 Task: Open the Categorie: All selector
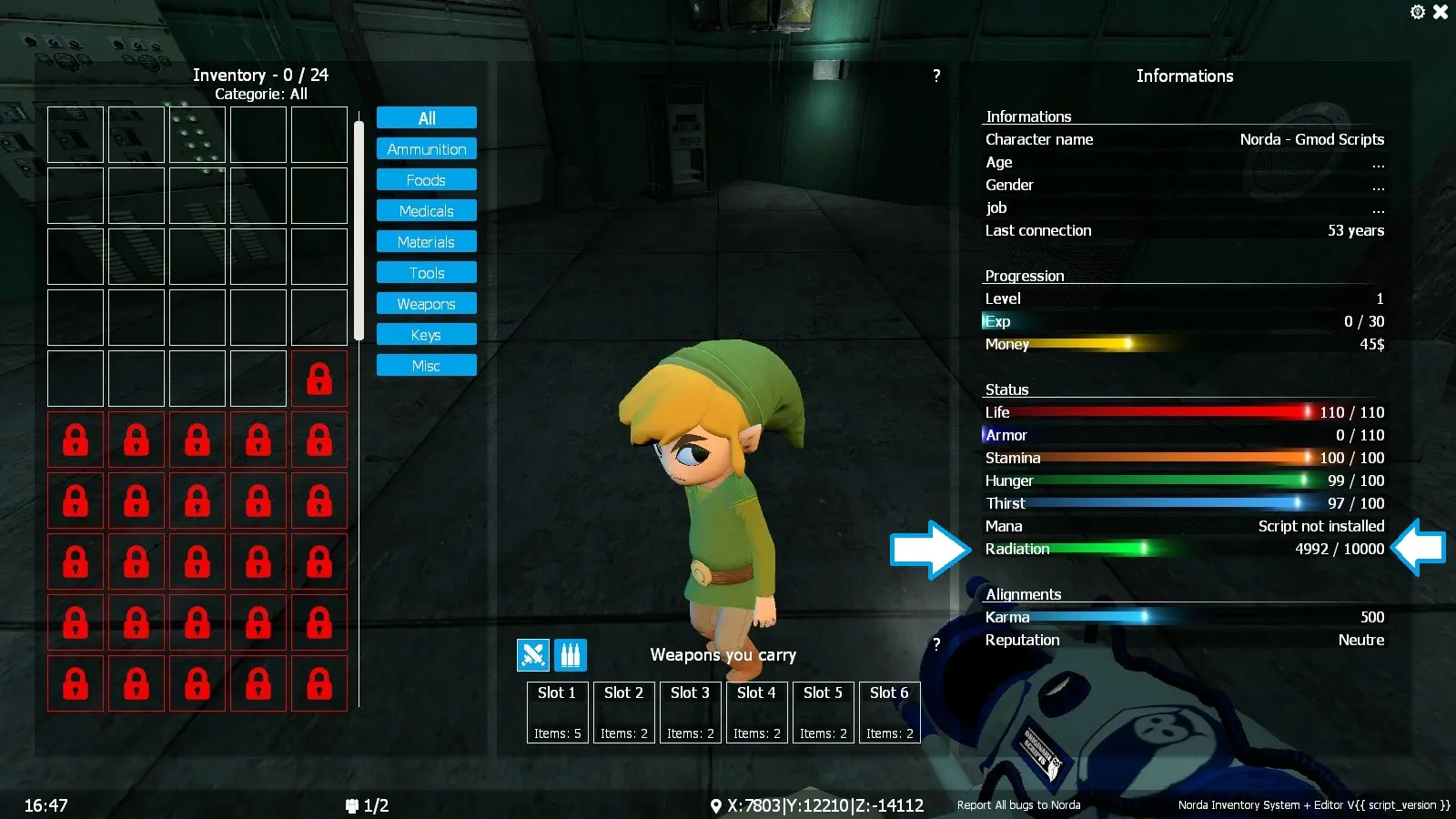click(x=263, y=93)
